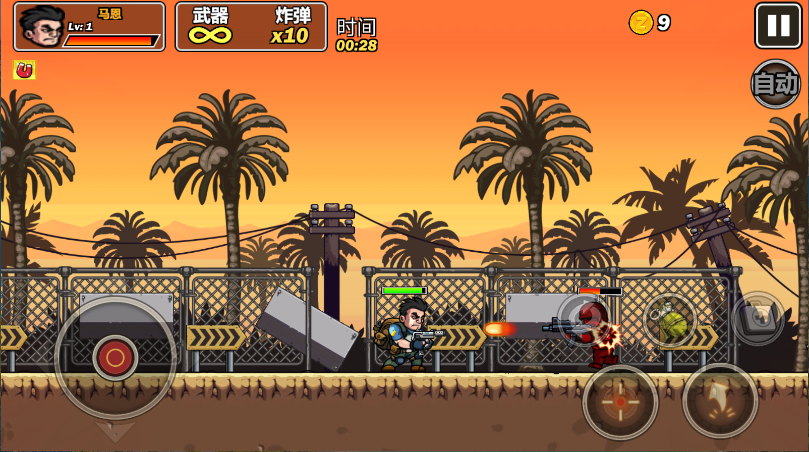Tap the gold coin icon
Image resolution: width=809 pixels, height=452 pixels.
(x=640, y=22)
